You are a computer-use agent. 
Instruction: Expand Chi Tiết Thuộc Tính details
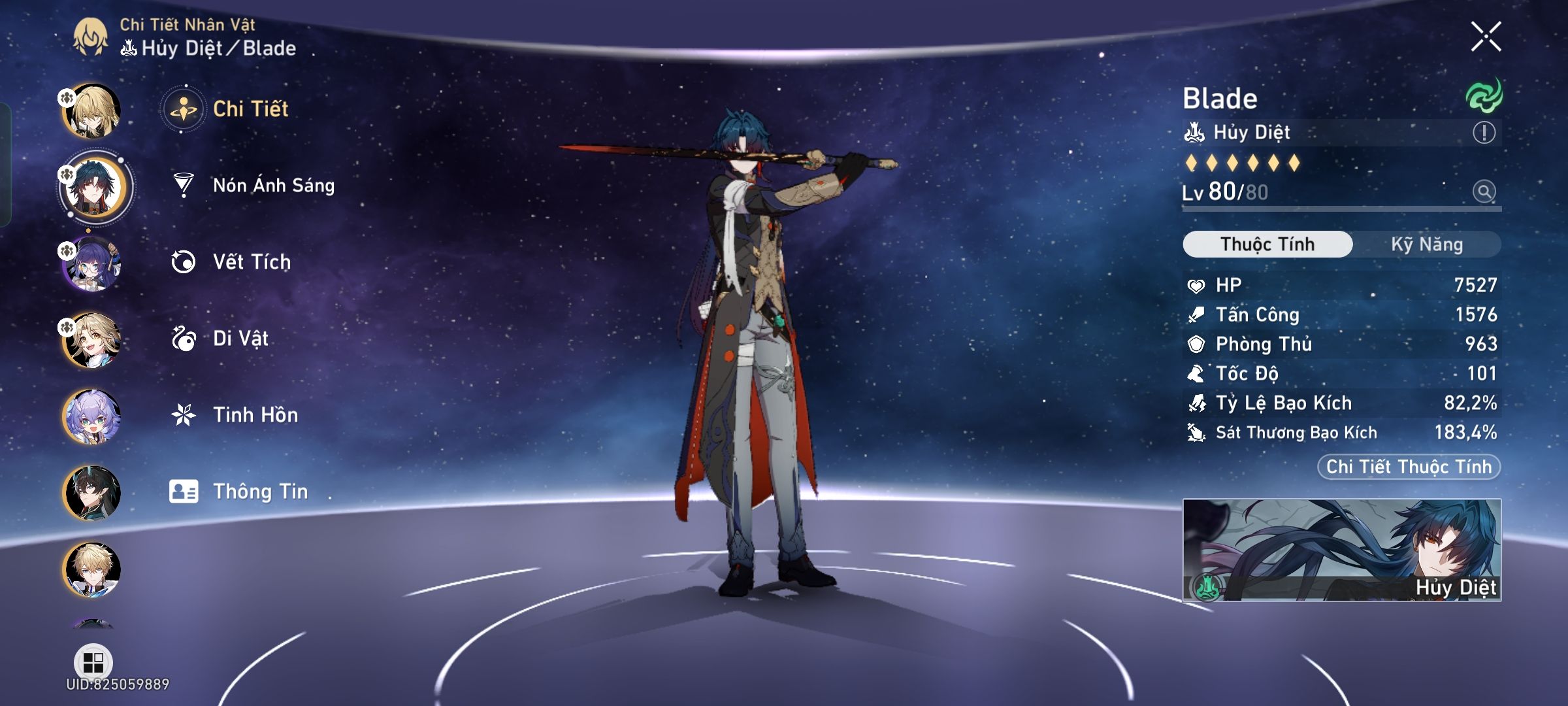coord(1408,466)
